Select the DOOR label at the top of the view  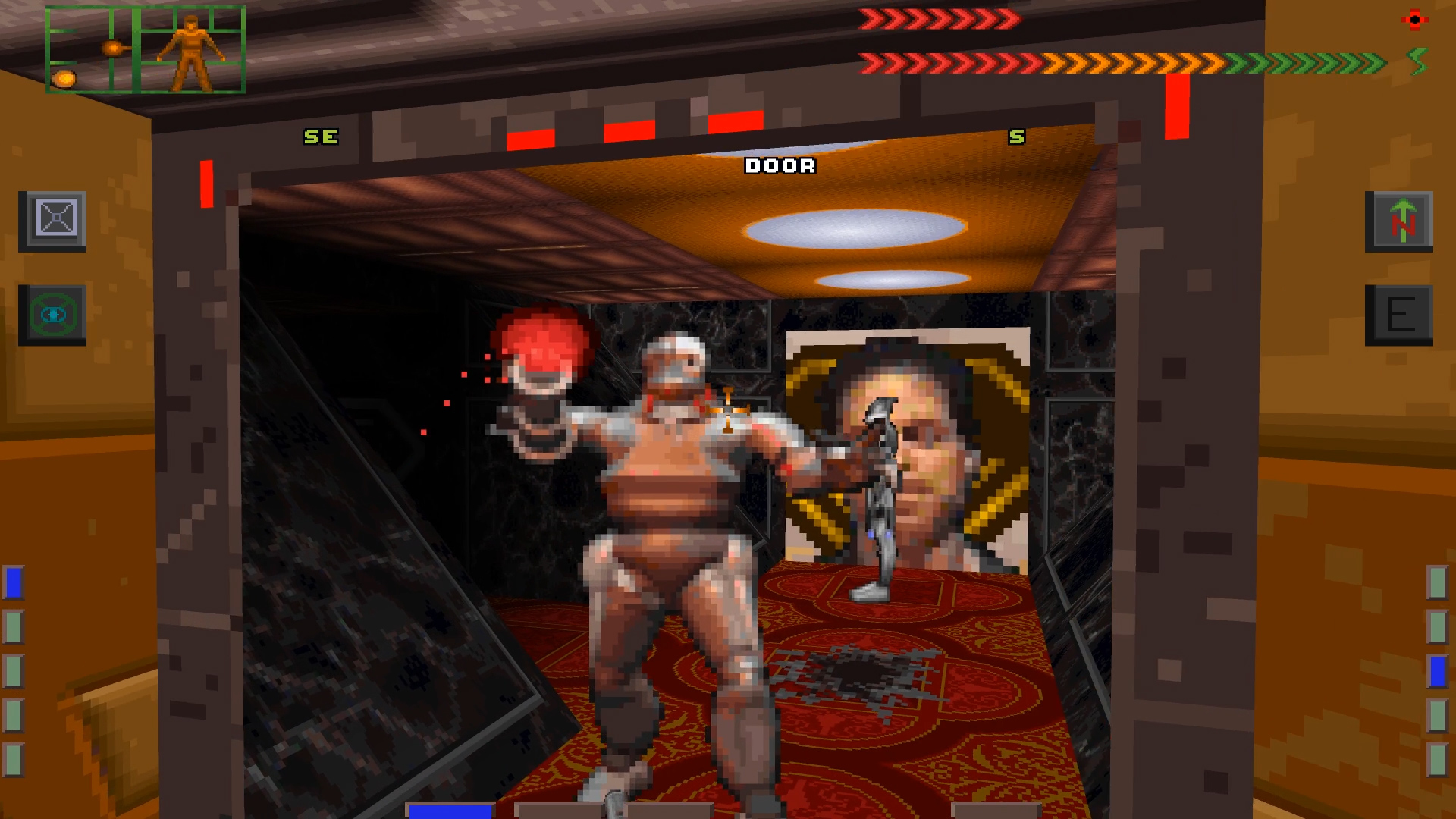(x=779, y=165)
